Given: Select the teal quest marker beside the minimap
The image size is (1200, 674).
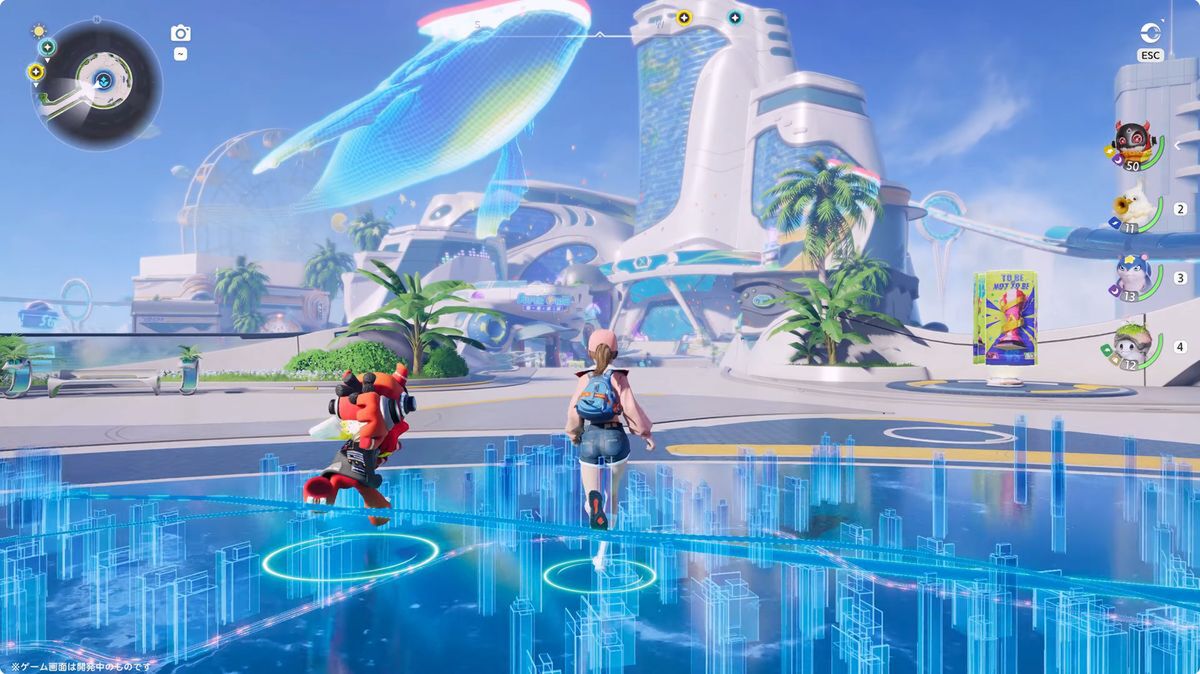Looking at the screenshot, I should [47, 46].
